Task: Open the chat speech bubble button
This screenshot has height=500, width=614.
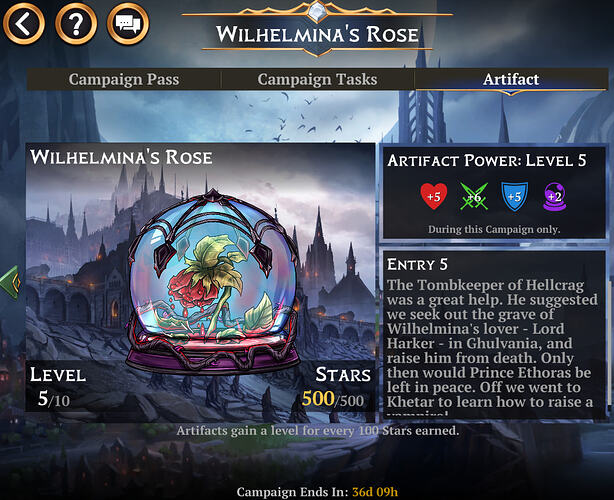Action: click(126, 21)
